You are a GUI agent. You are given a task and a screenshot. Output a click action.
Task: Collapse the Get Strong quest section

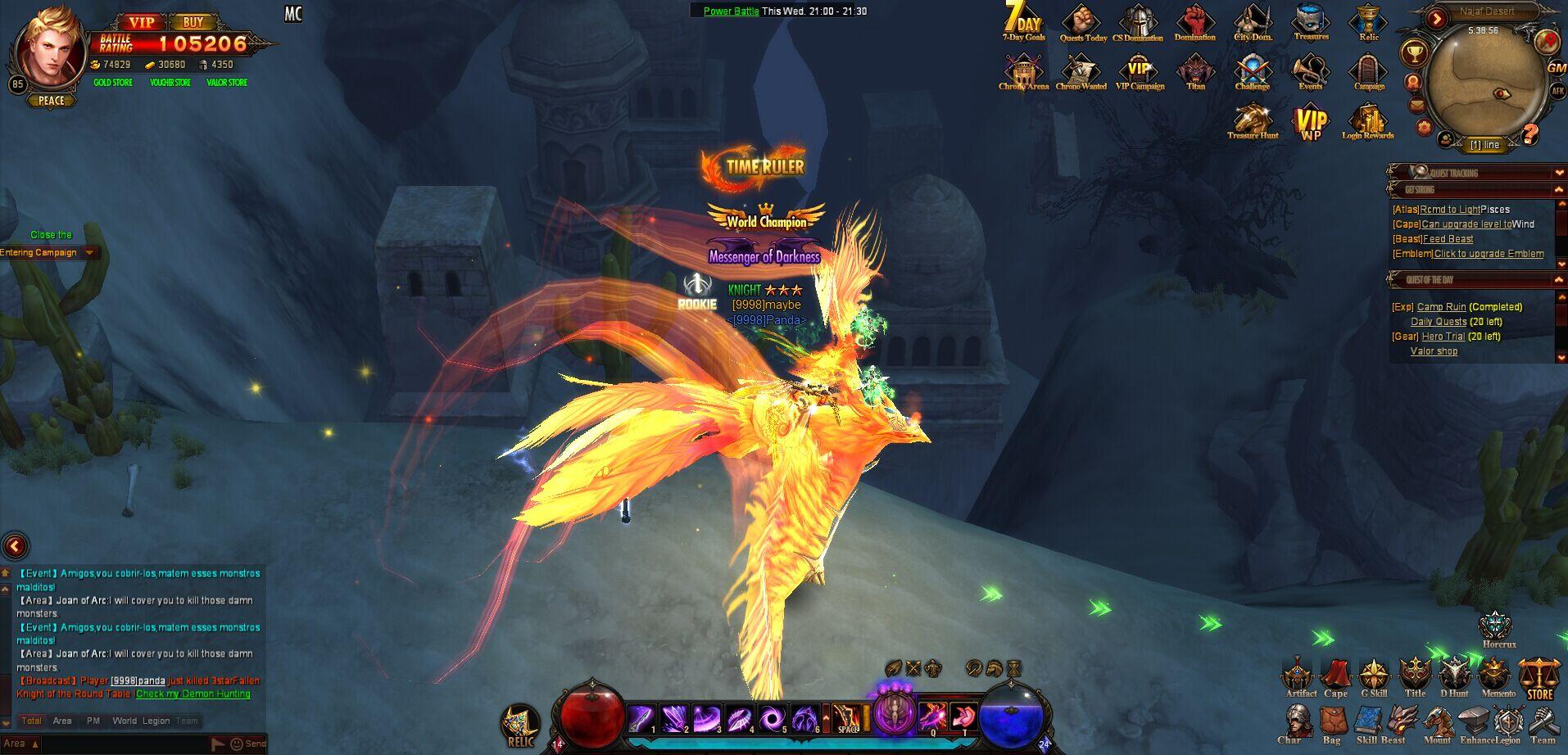pos(1557,189)
